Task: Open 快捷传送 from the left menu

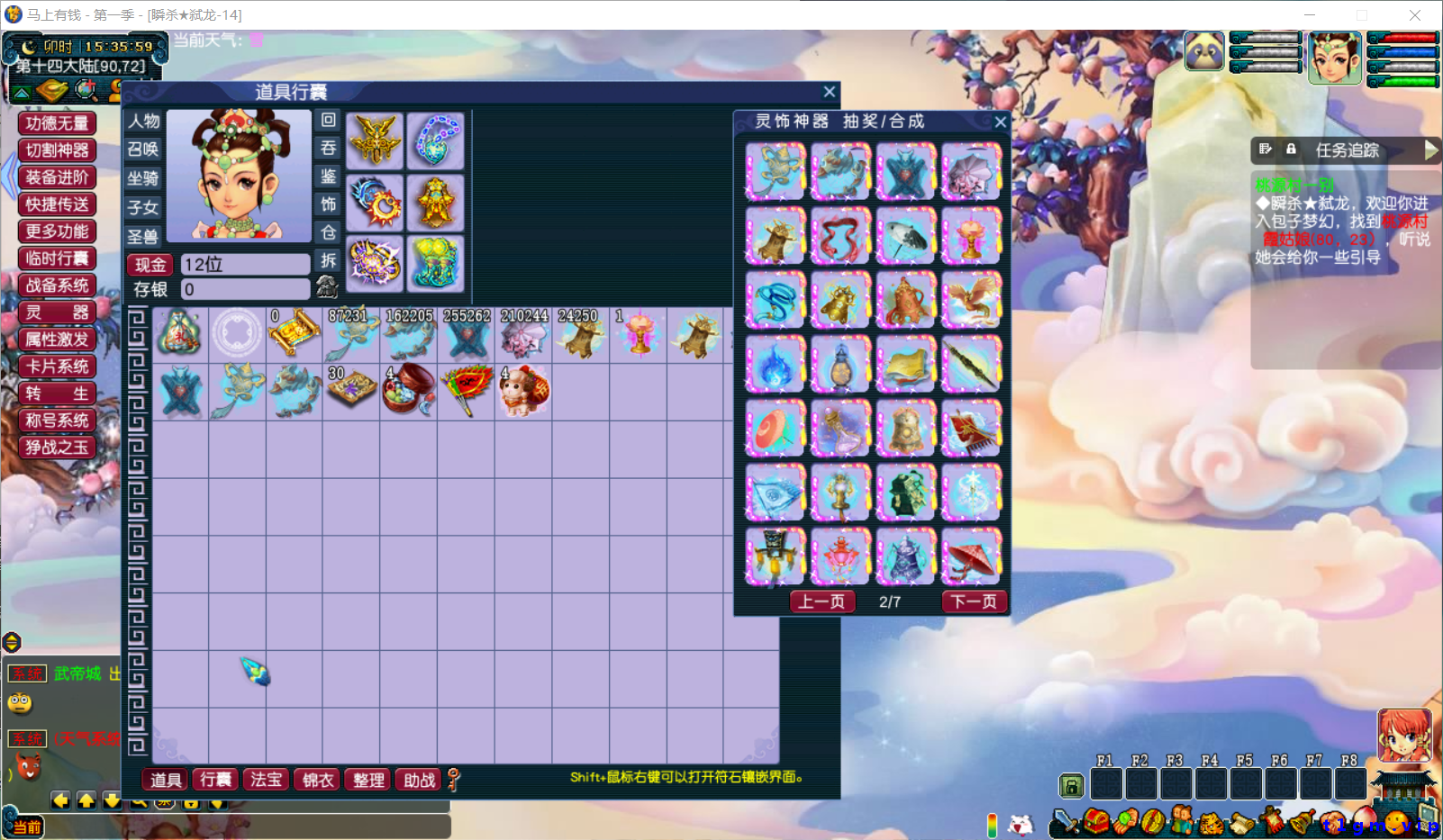Action: (x=56, y=204)
